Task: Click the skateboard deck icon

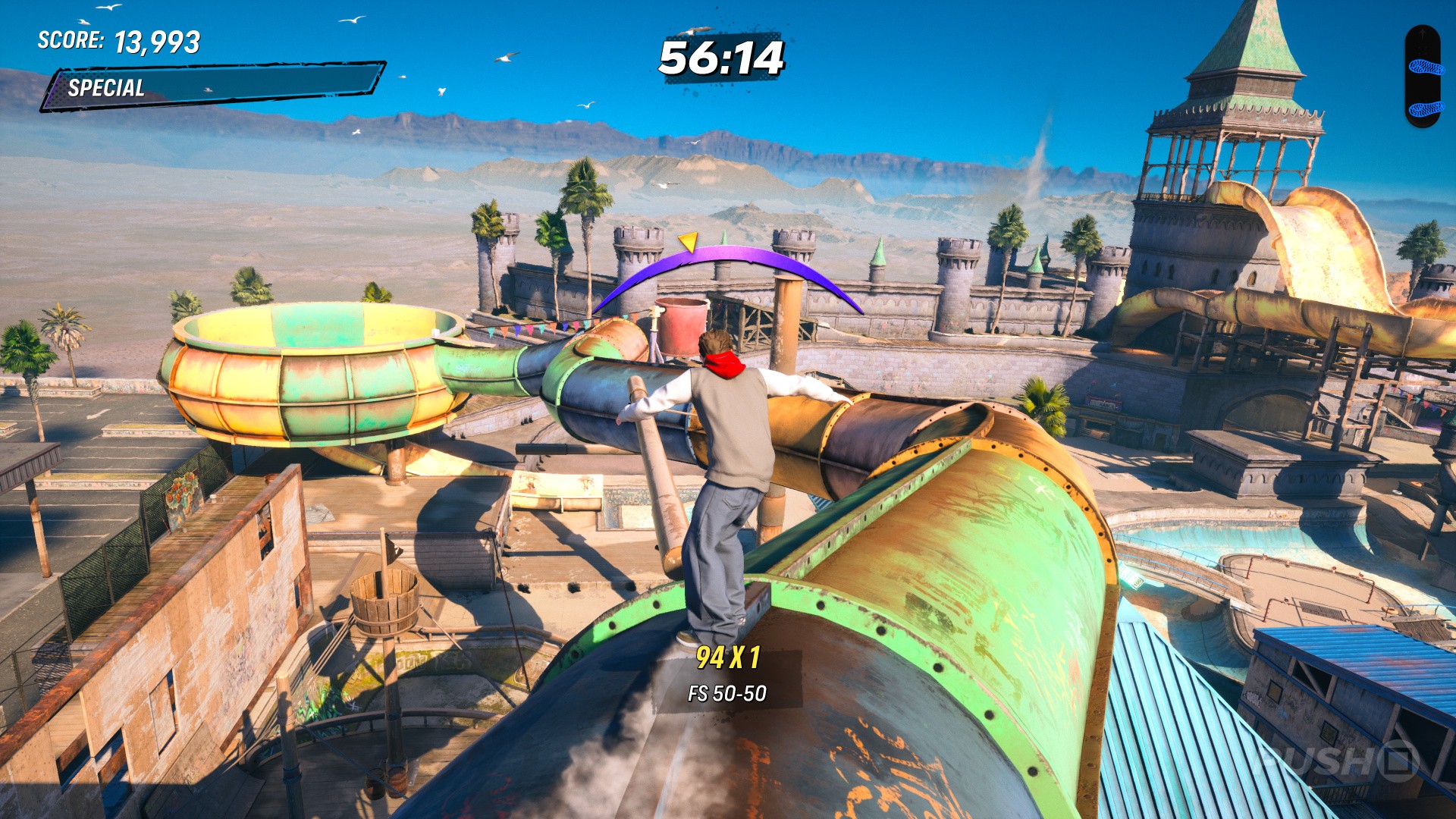Action: (x=1422, y=76)
